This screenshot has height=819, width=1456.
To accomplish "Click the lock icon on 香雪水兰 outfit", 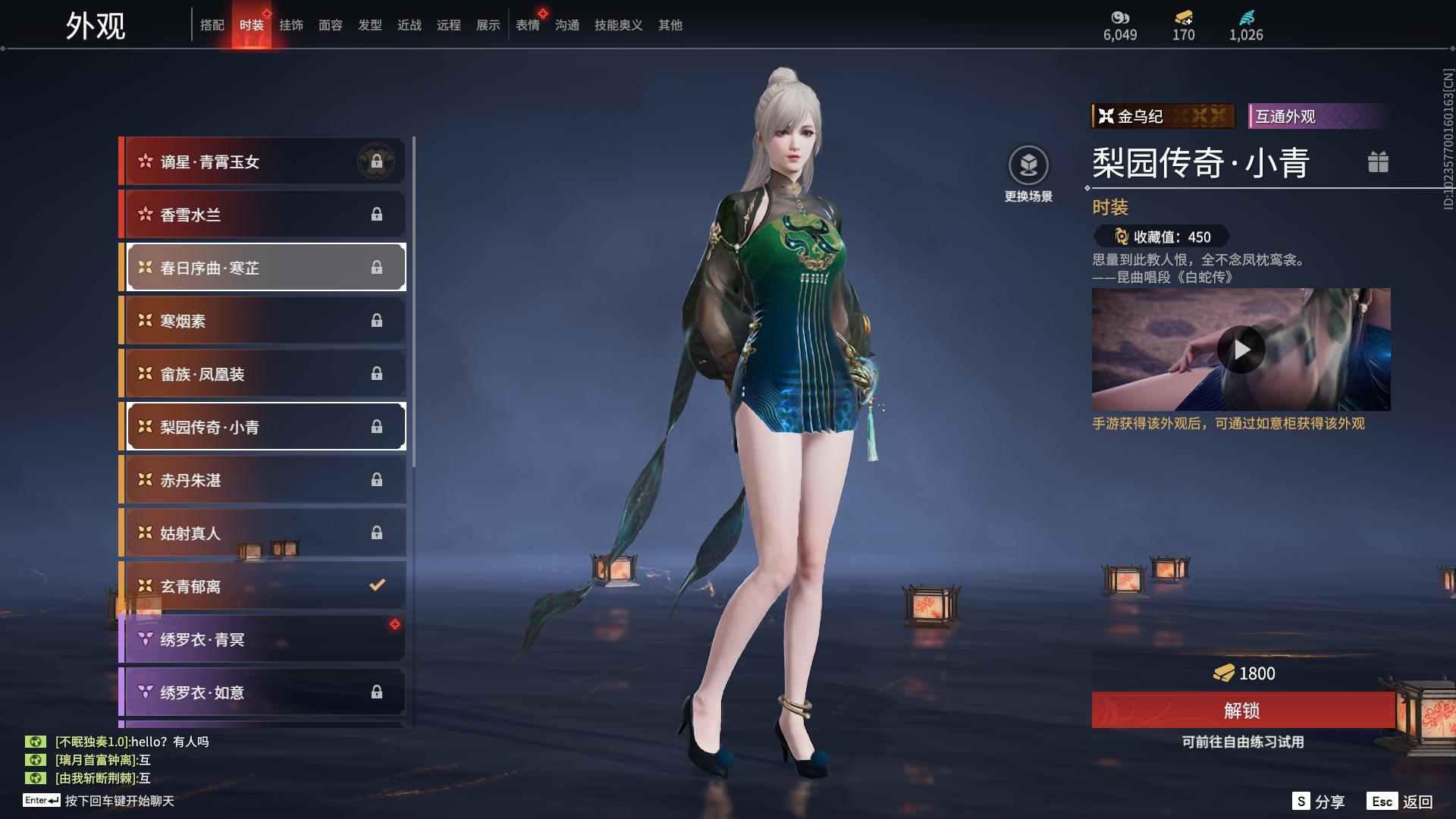I will pyautogui.click(x=378, y=214).
